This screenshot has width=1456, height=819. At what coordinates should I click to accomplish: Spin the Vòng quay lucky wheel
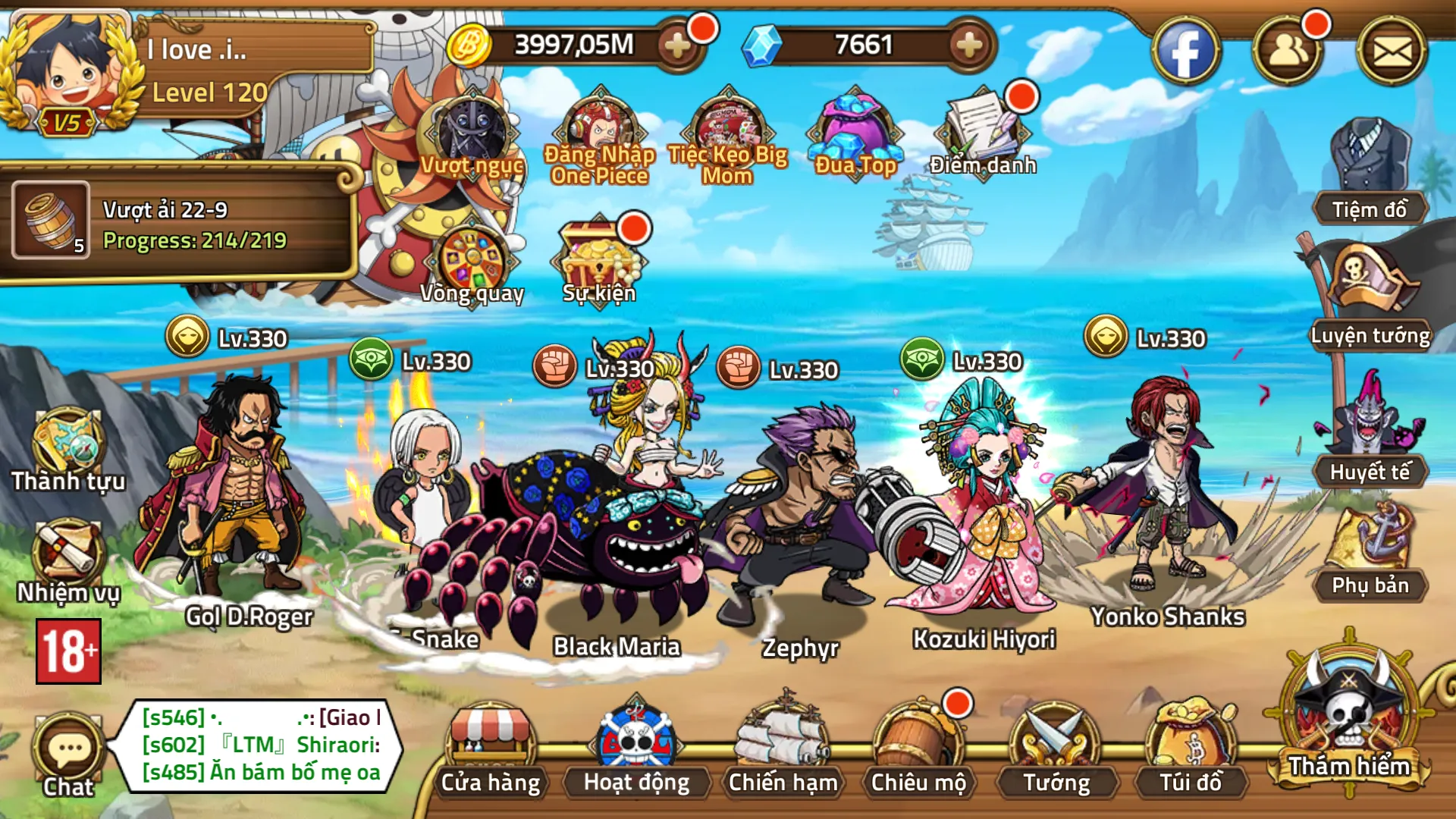coord(472,258)
